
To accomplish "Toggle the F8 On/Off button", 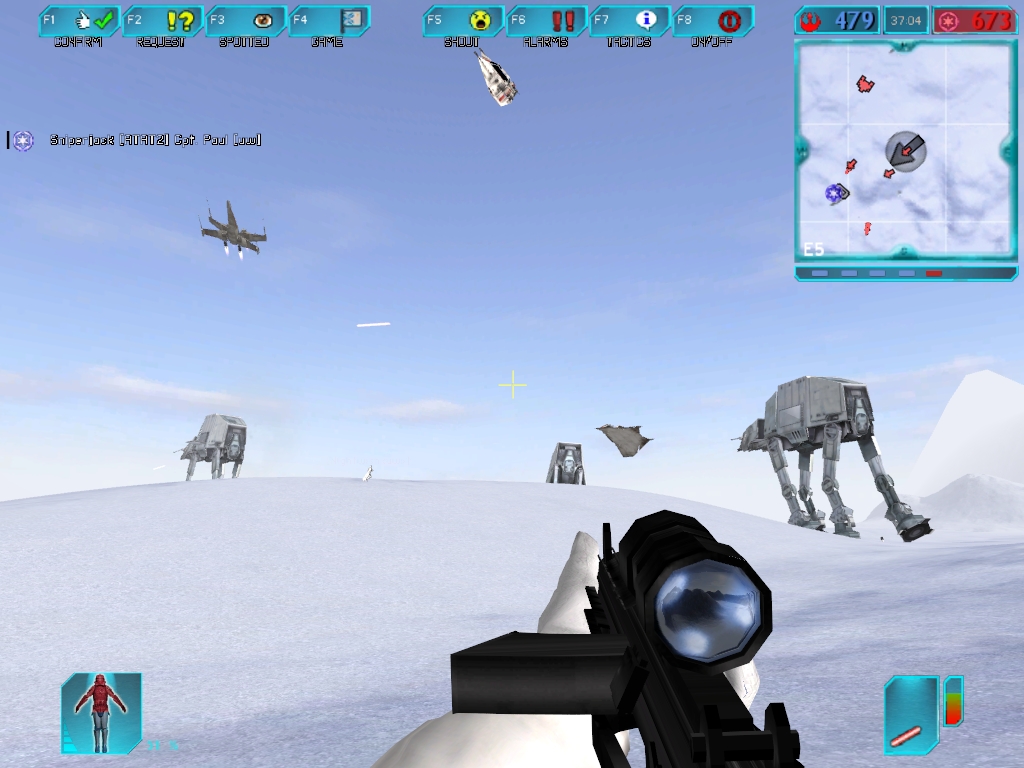I will (x=713, y=21).
